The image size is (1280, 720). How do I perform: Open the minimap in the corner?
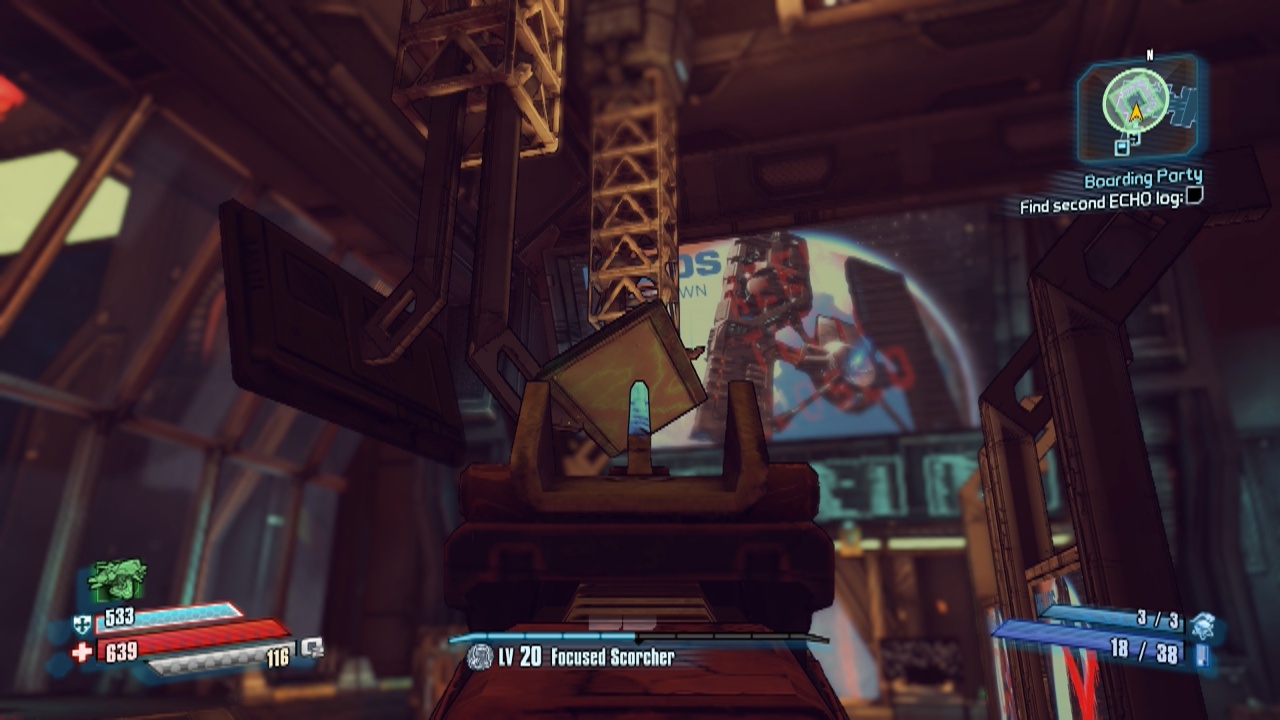click(x=1136, y=103)
